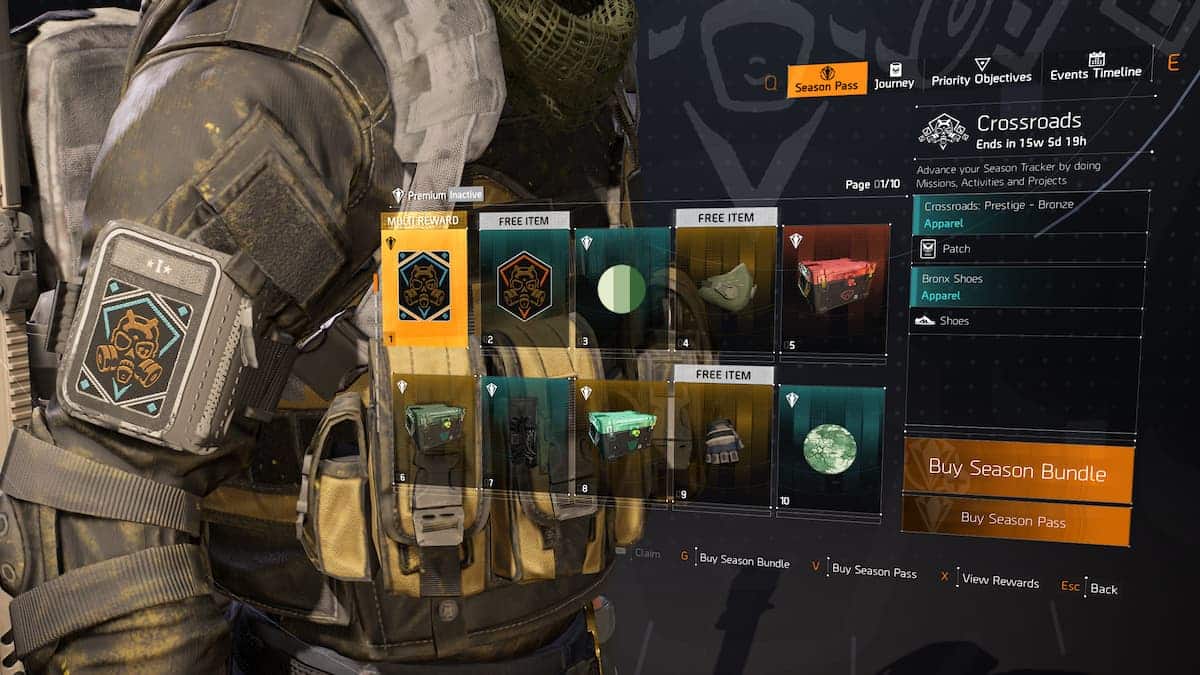1200x675 pixels.
Task: Select the level 10 green camo sphere reward
Action: pos(830,448)
